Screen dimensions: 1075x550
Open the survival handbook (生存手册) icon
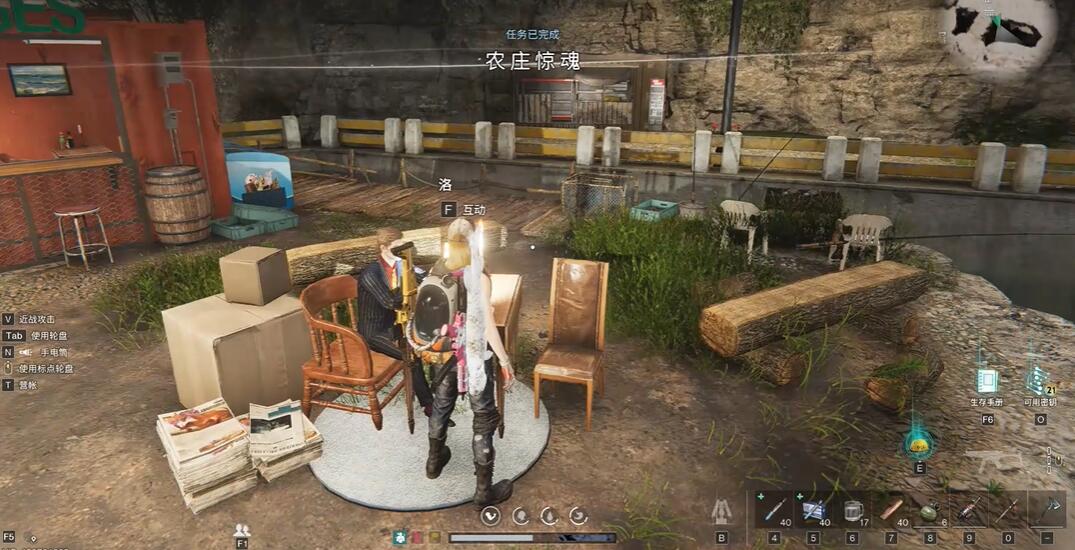coord(987,381)
